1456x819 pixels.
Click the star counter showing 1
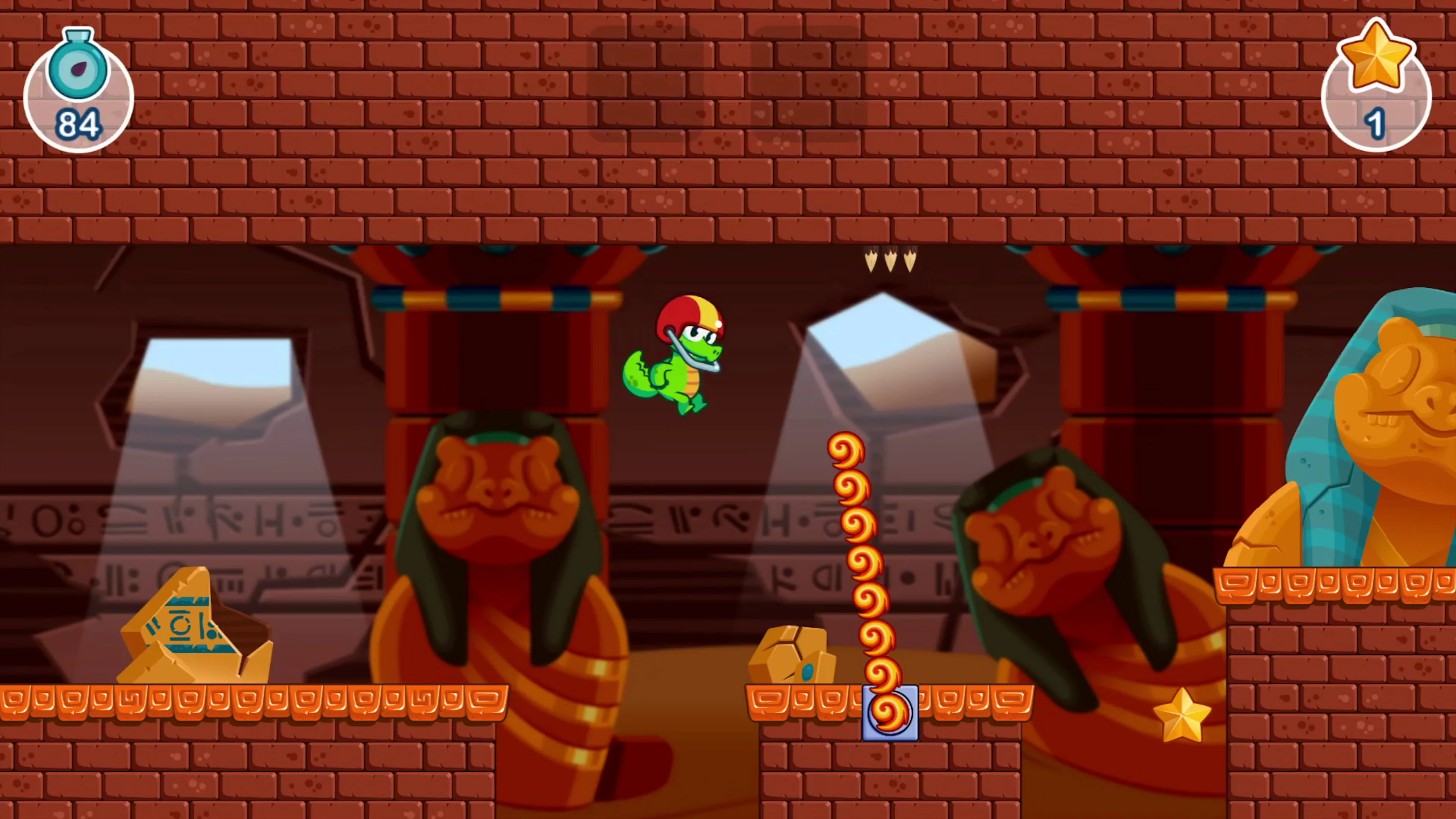click(x=1376, y=91)
